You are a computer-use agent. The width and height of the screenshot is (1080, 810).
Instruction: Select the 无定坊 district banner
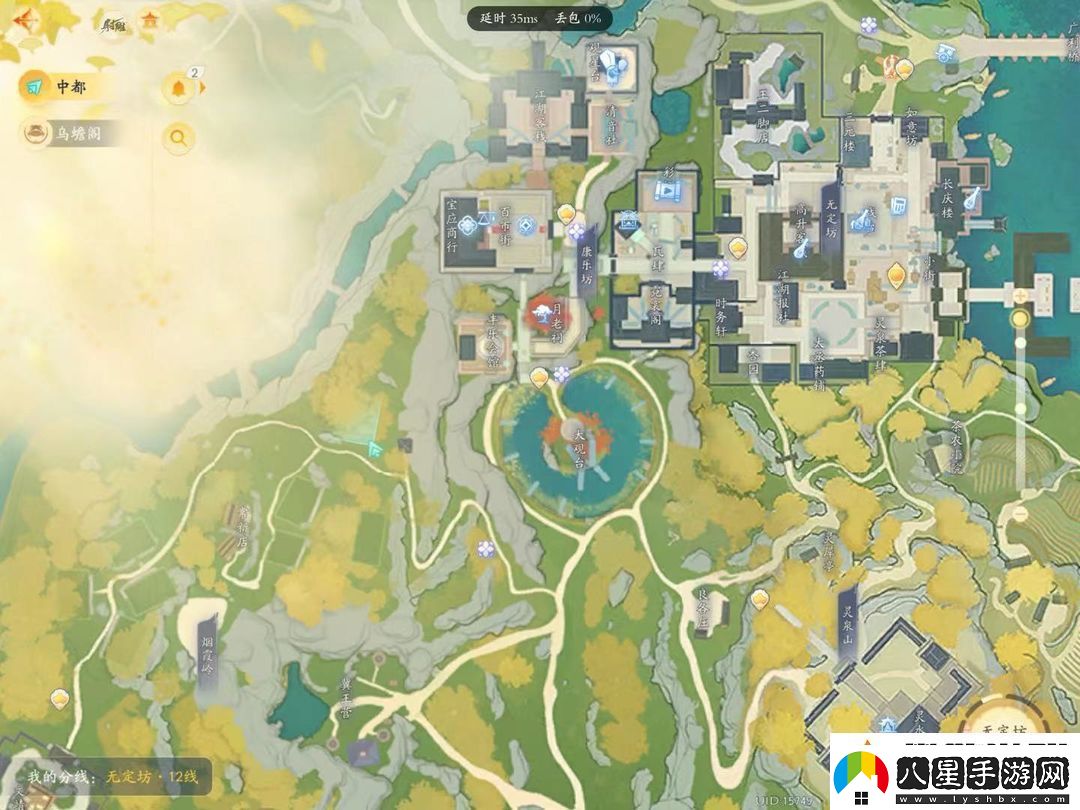pos(830,215)
